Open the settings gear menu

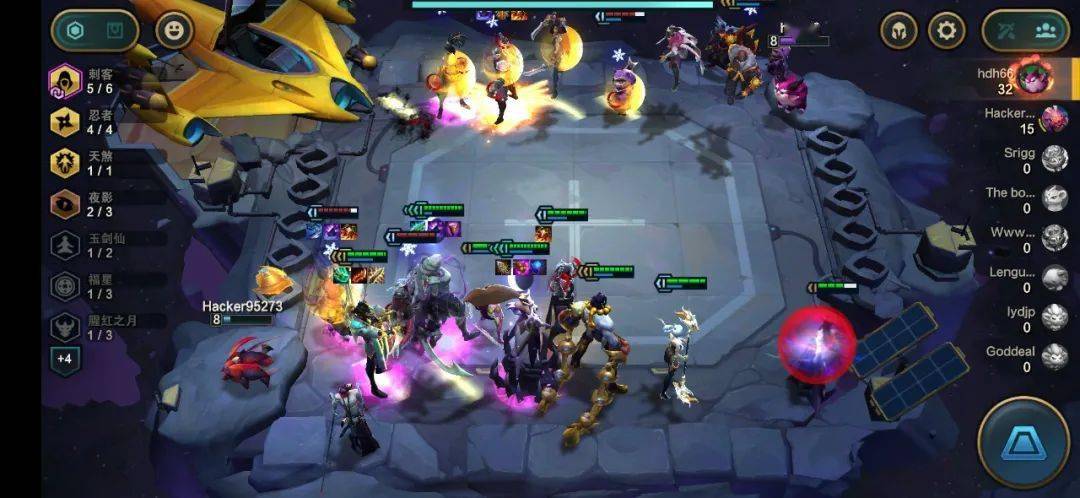[x=947, y=31]
